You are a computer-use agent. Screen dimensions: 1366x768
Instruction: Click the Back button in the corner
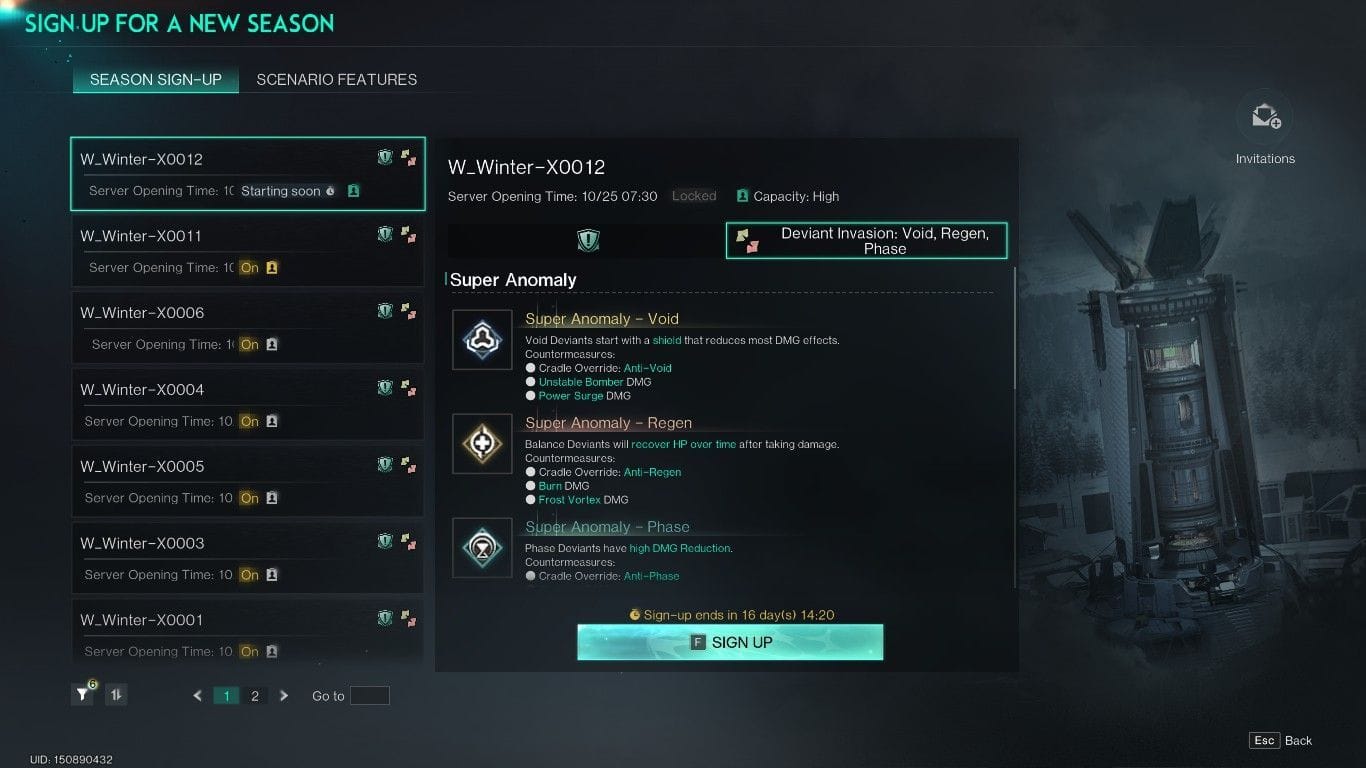[1281, 740]
